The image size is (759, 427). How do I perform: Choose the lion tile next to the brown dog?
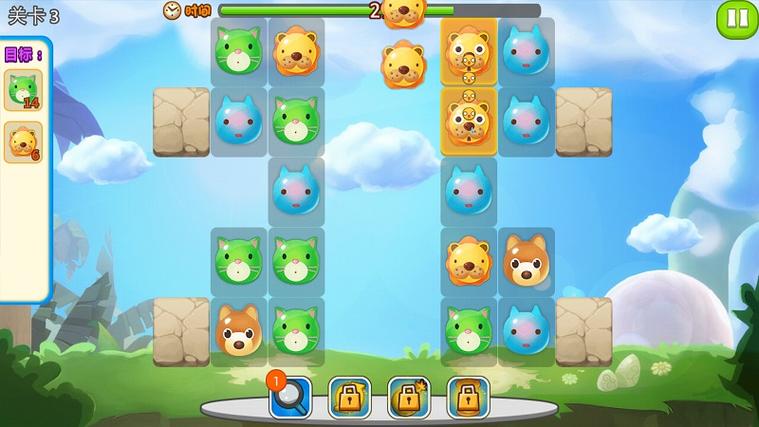coord(467,260)
